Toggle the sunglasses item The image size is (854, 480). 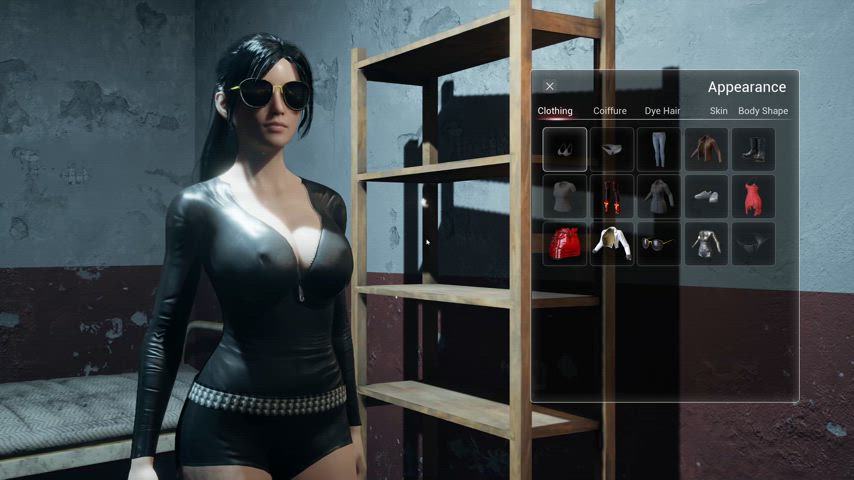pyautogui.click(x=659, y=243)
